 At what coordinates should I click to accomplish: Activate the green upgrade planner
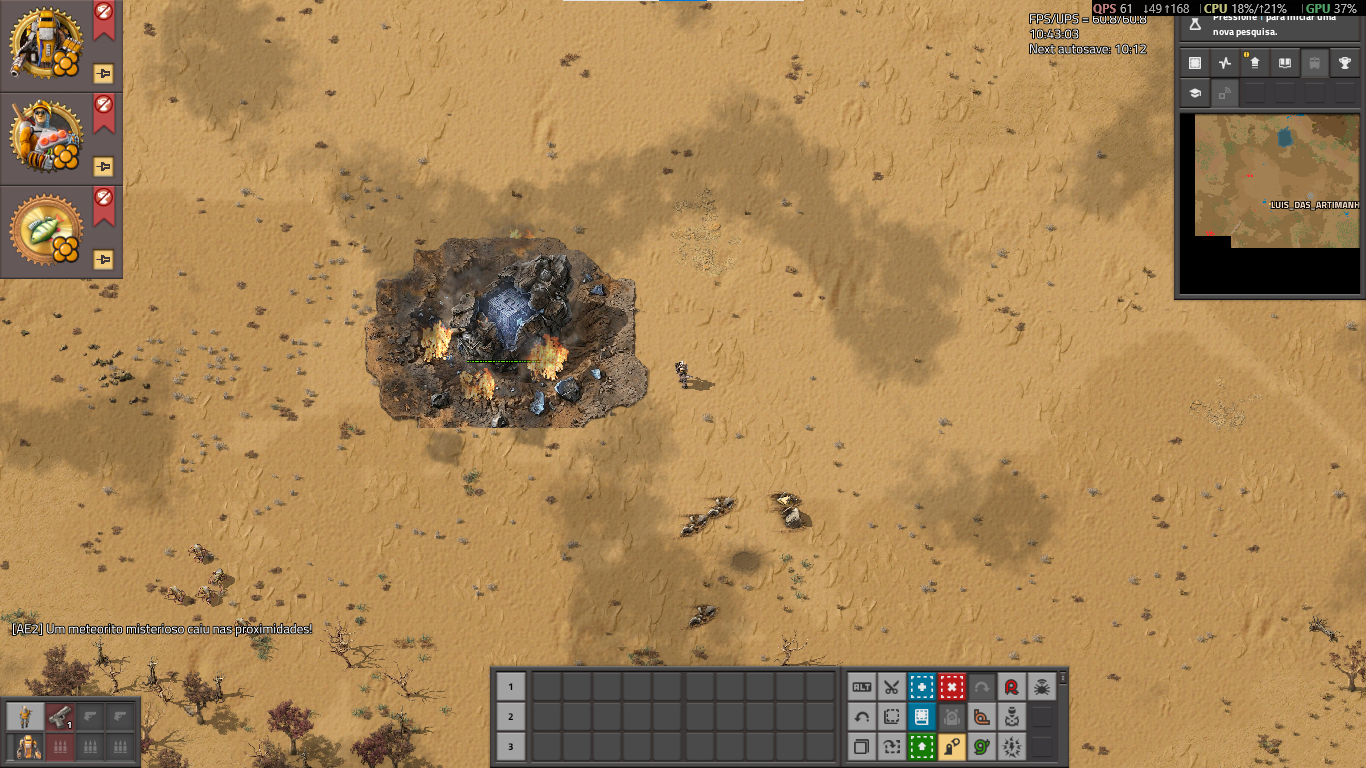click(922, 747)
